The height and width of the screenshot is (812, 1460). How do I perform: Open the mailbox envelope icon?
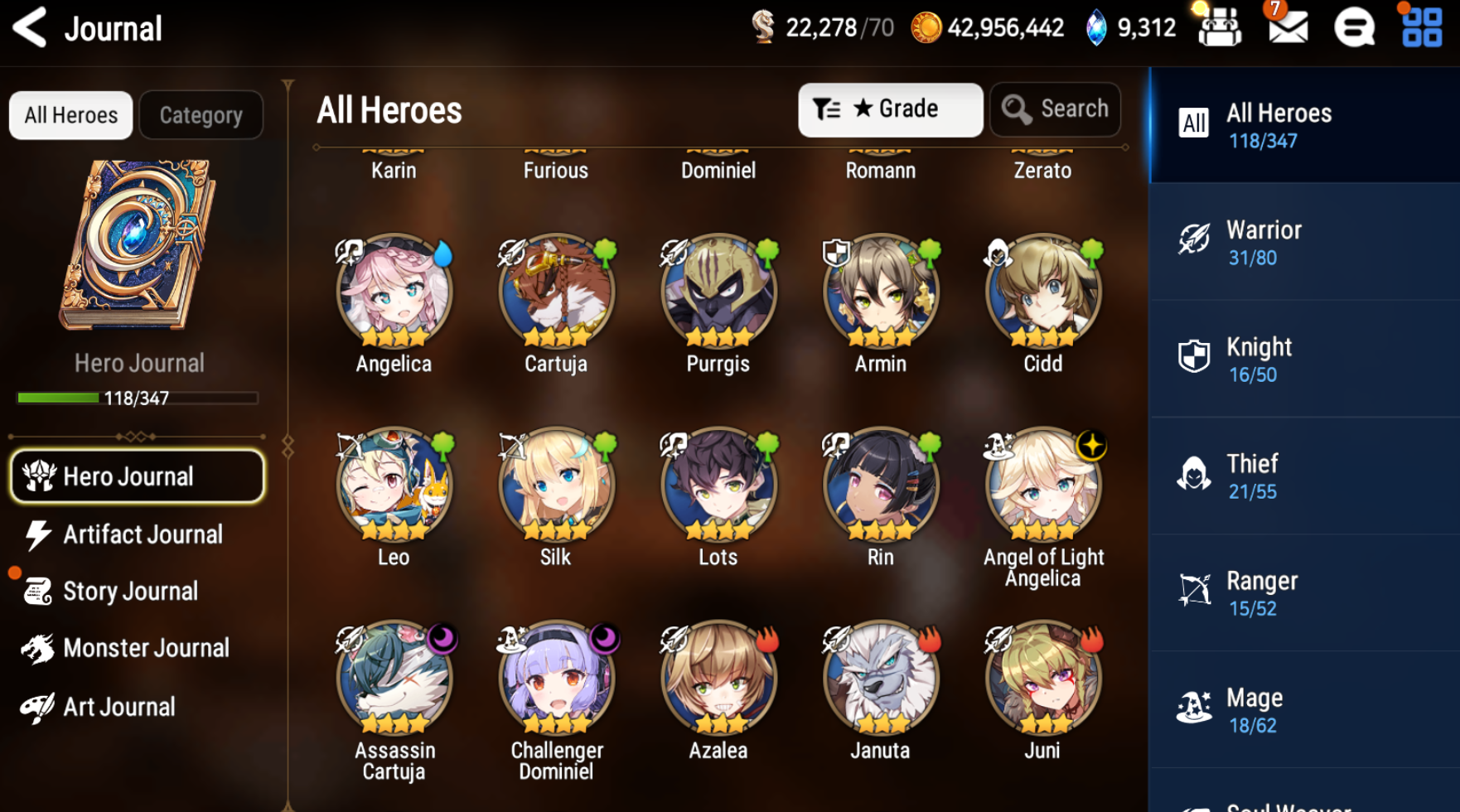[x=1288, y=28]
